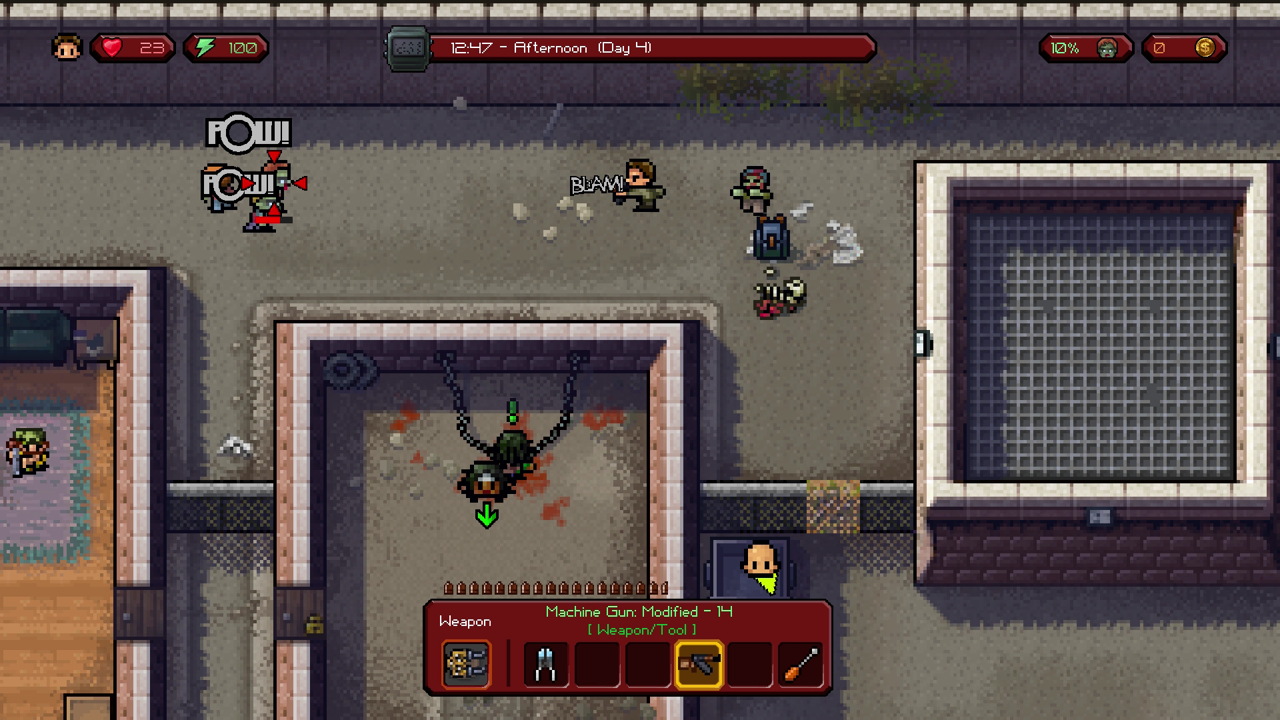The image size is (1280, 720).
Task: Click the player portrait in the top left
Action: coord(66,47)
